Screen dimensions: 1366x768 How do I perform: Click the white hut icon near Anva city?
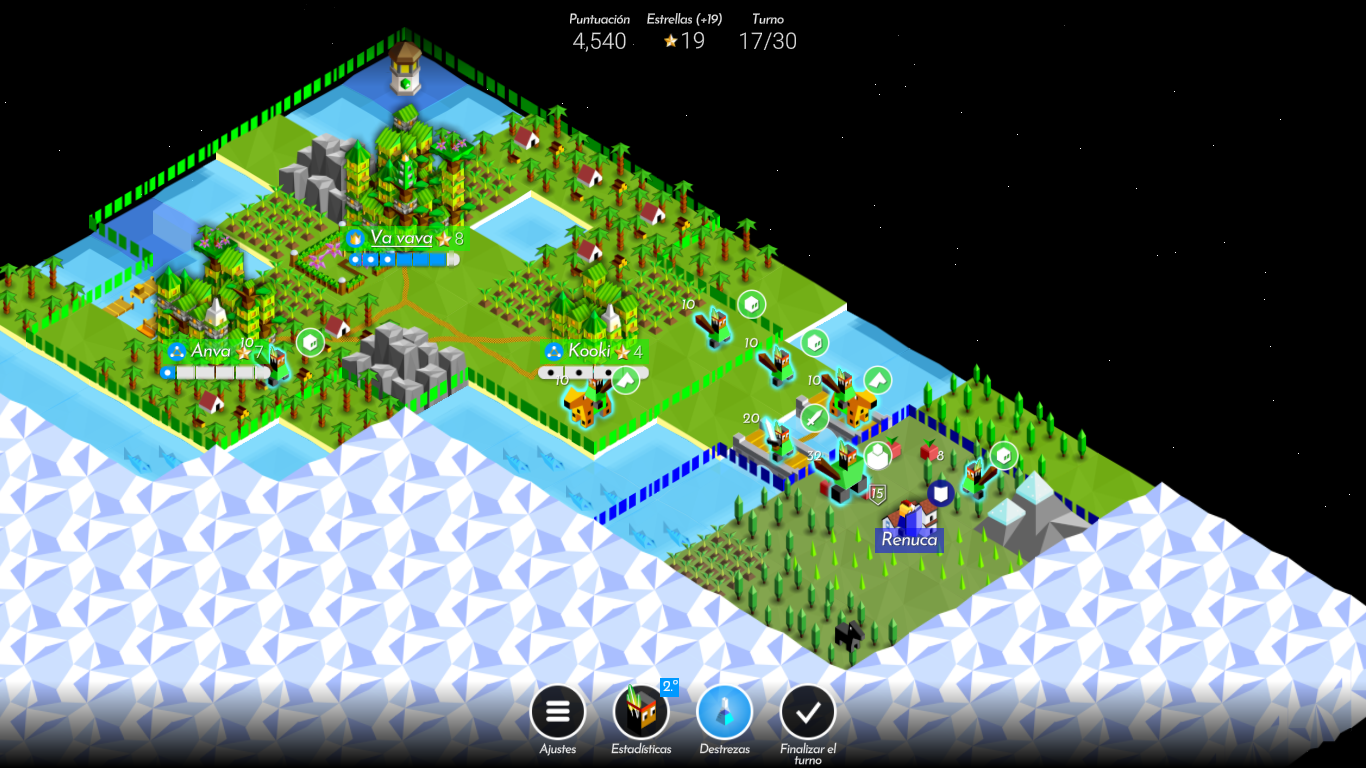coord(310,342)
